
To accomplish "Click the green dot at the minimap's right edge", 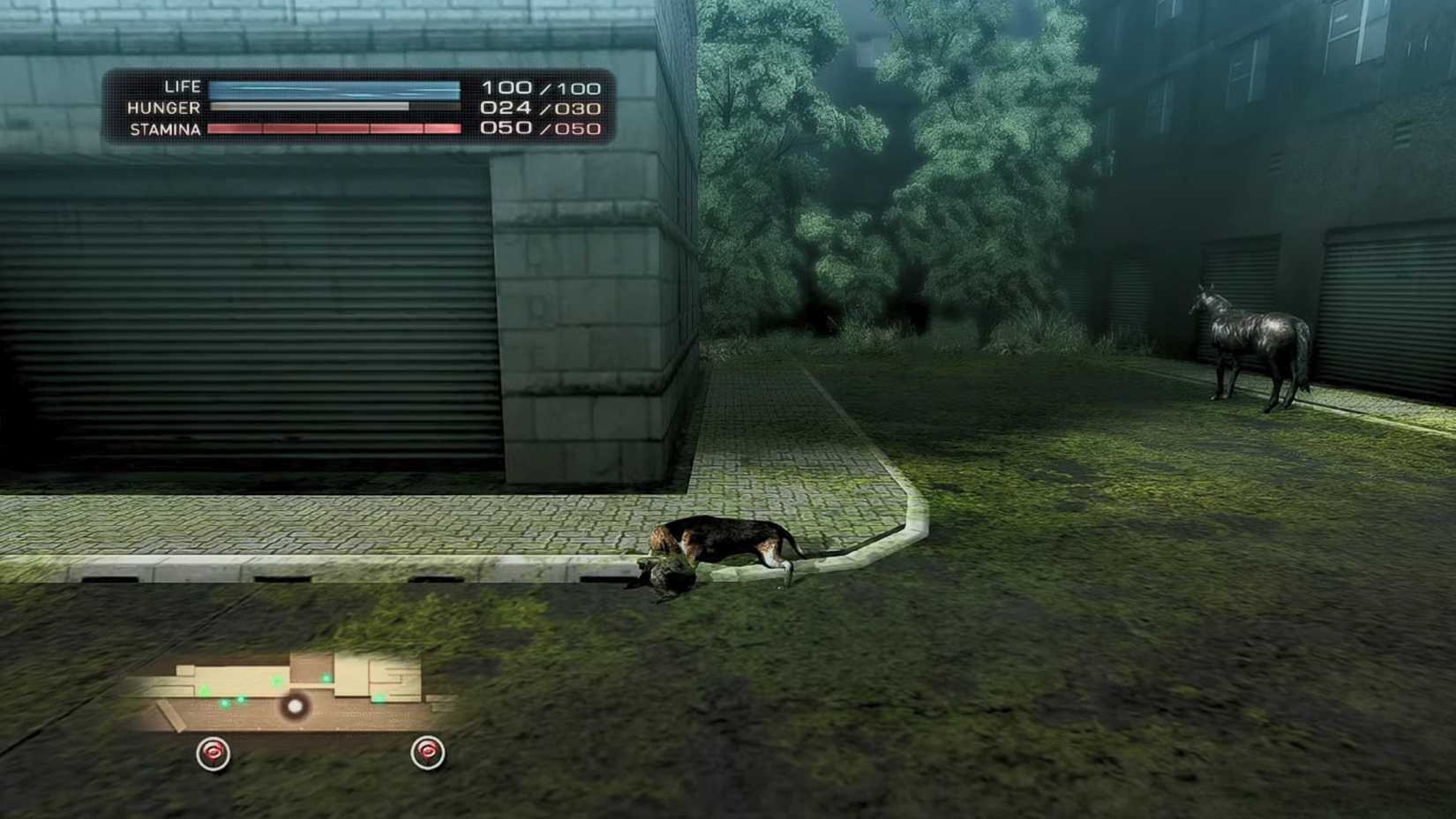I will (380, 697).
